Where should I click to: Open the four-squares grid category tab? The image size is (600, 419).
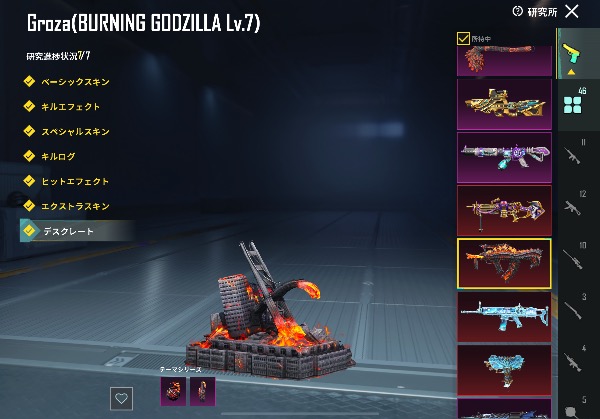(571, 105)
